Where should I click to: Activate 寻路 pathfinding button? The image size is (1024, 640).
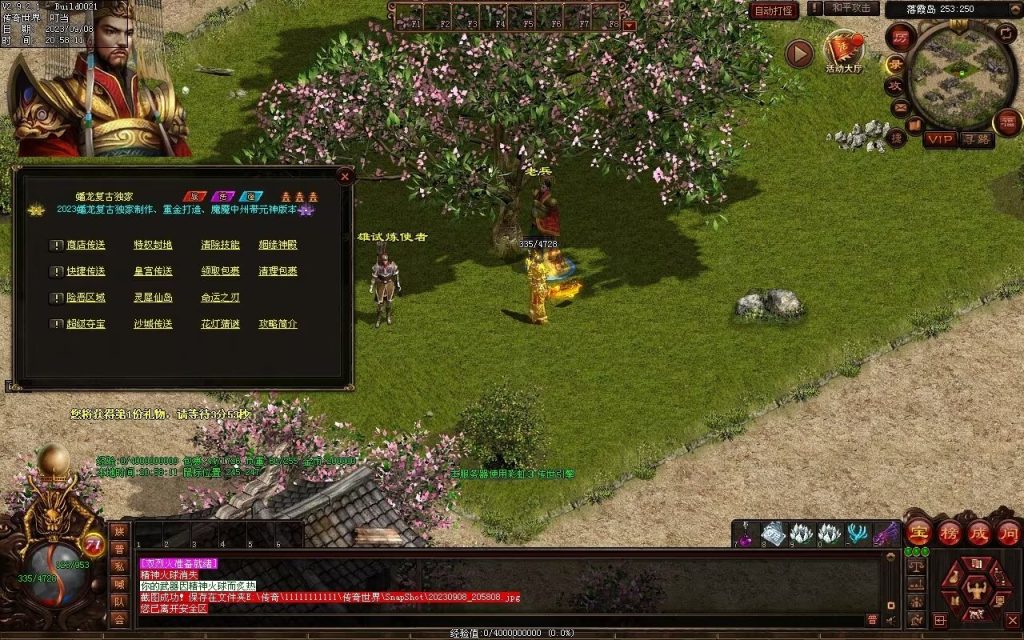click(977, 139)
